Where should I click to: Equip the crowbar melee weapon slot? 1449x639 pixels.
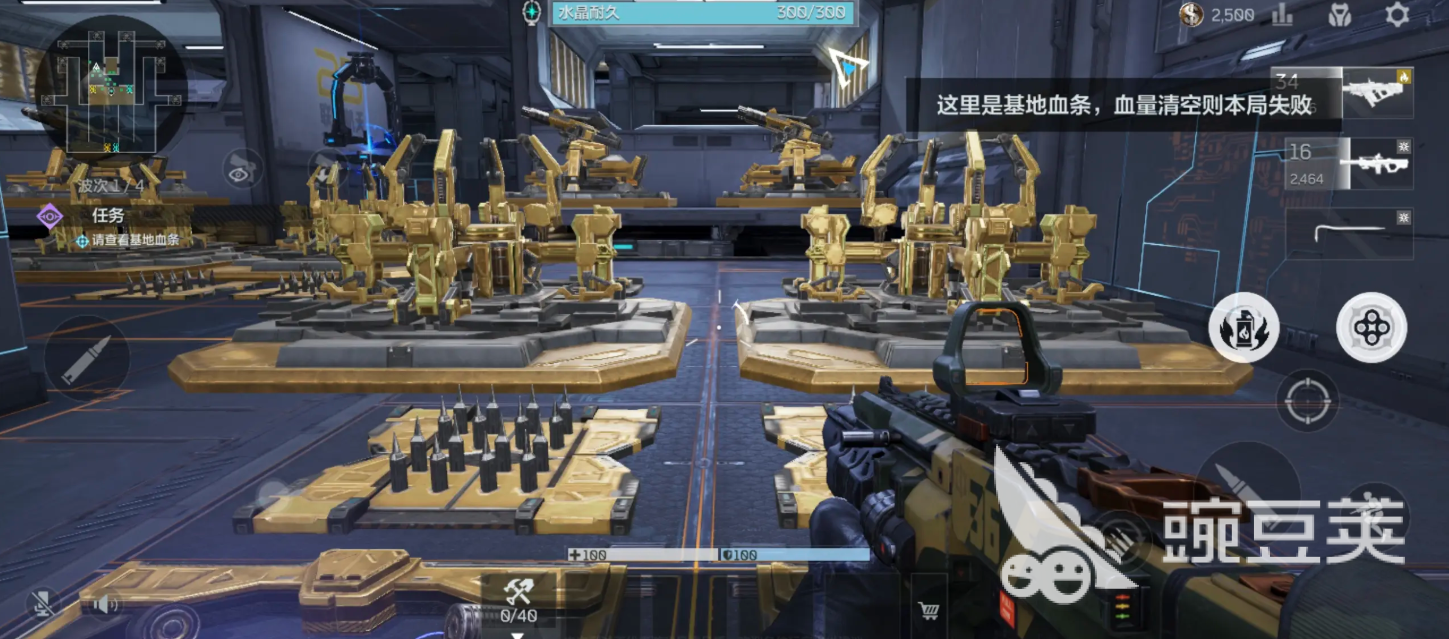click(x=1349, y=233)
